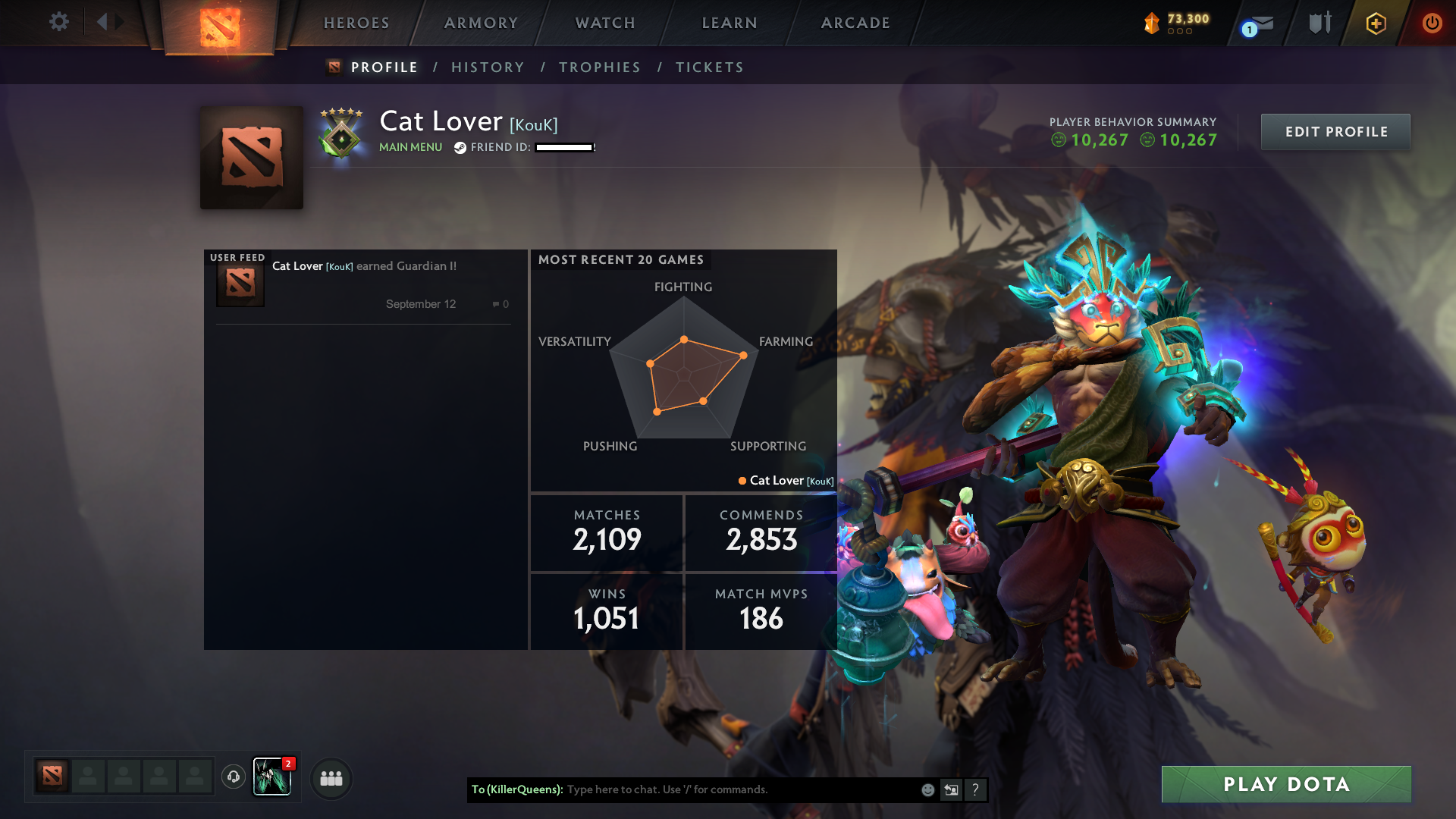Screen dimensions: 1456x819
Task: Open the TROPHIES tab
Action: click(599, 67)
